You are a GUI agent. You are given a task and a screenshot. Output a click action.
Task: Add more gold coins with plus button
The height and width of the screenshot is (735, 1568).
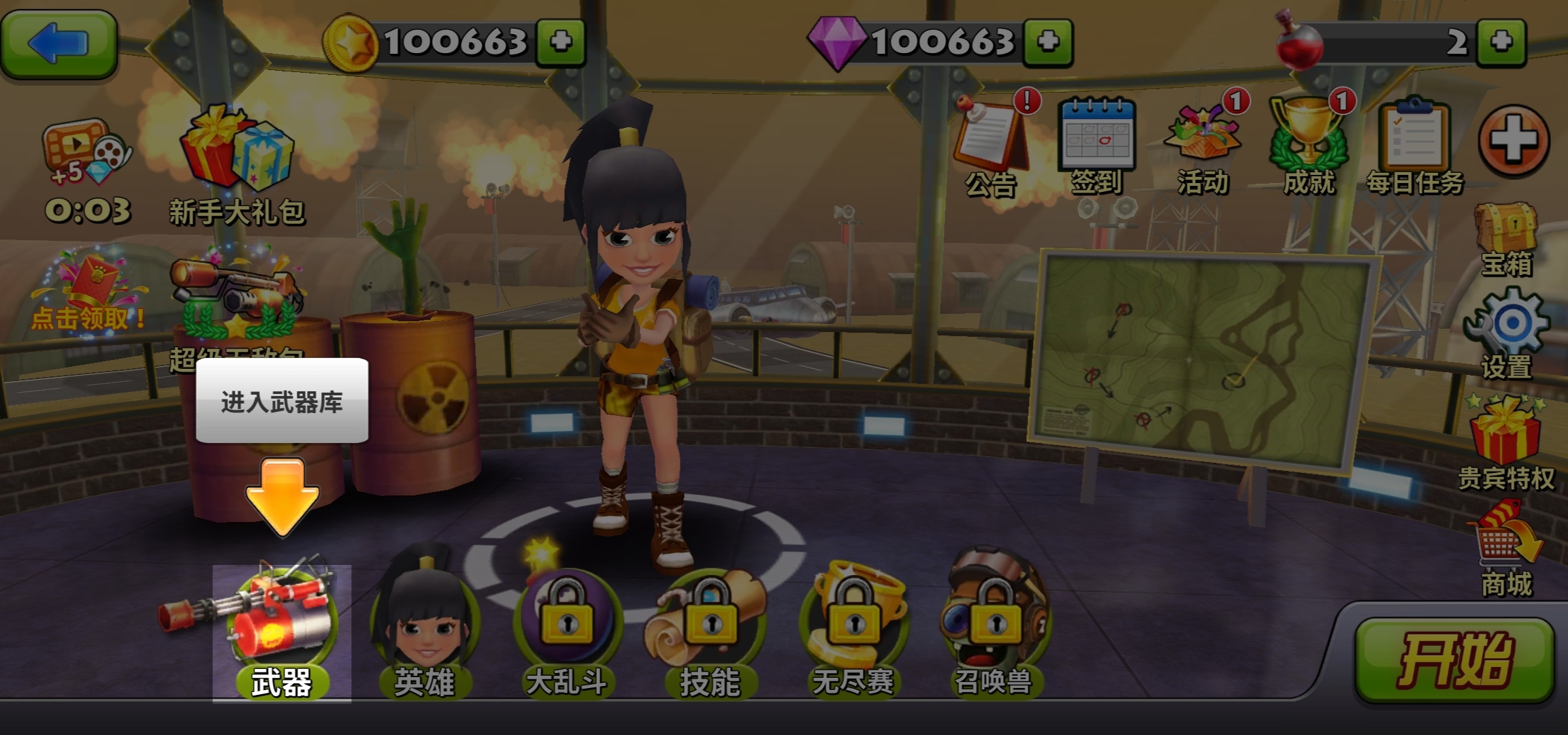pos(560,42)
